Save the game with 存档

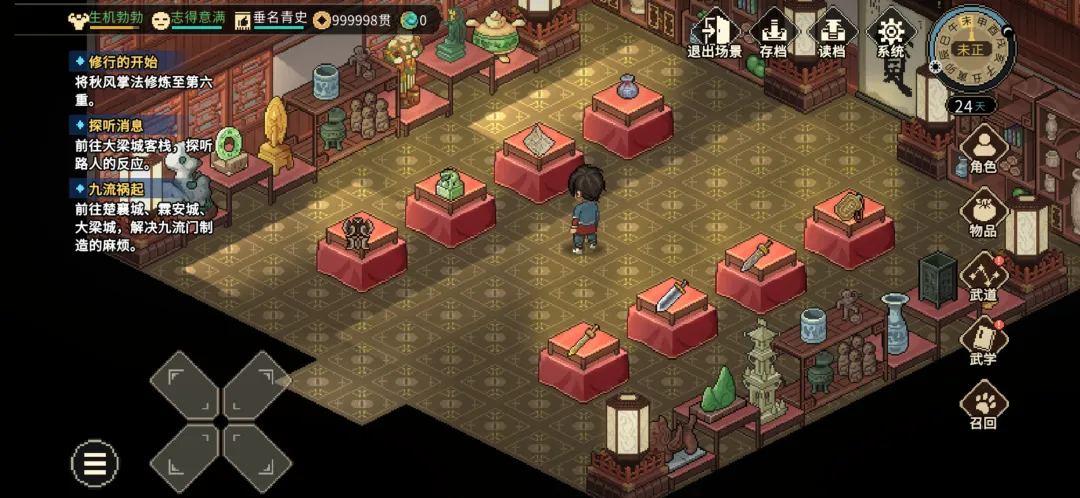coord(772,35)
